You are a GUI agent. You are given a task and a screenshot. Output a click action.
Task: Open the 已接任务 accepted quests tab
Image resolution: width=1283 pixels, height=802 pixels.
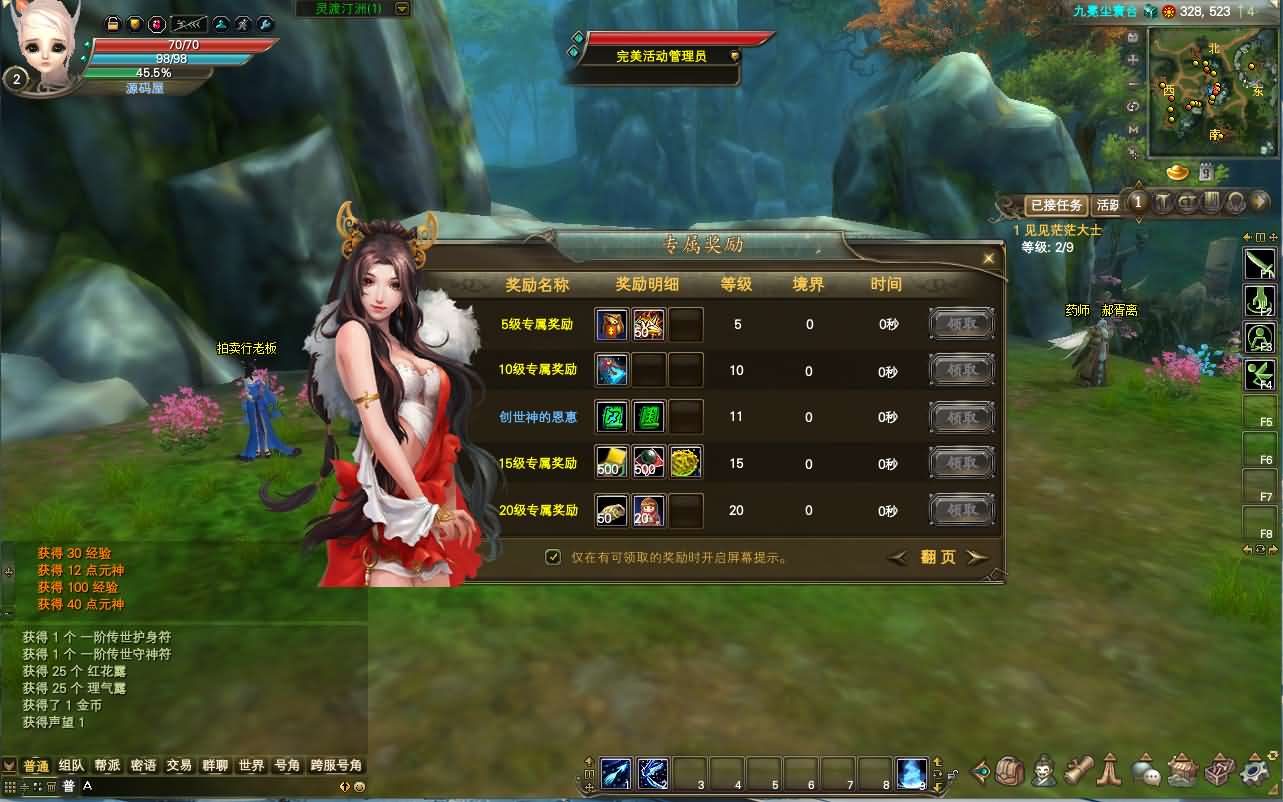point(1057,205)
